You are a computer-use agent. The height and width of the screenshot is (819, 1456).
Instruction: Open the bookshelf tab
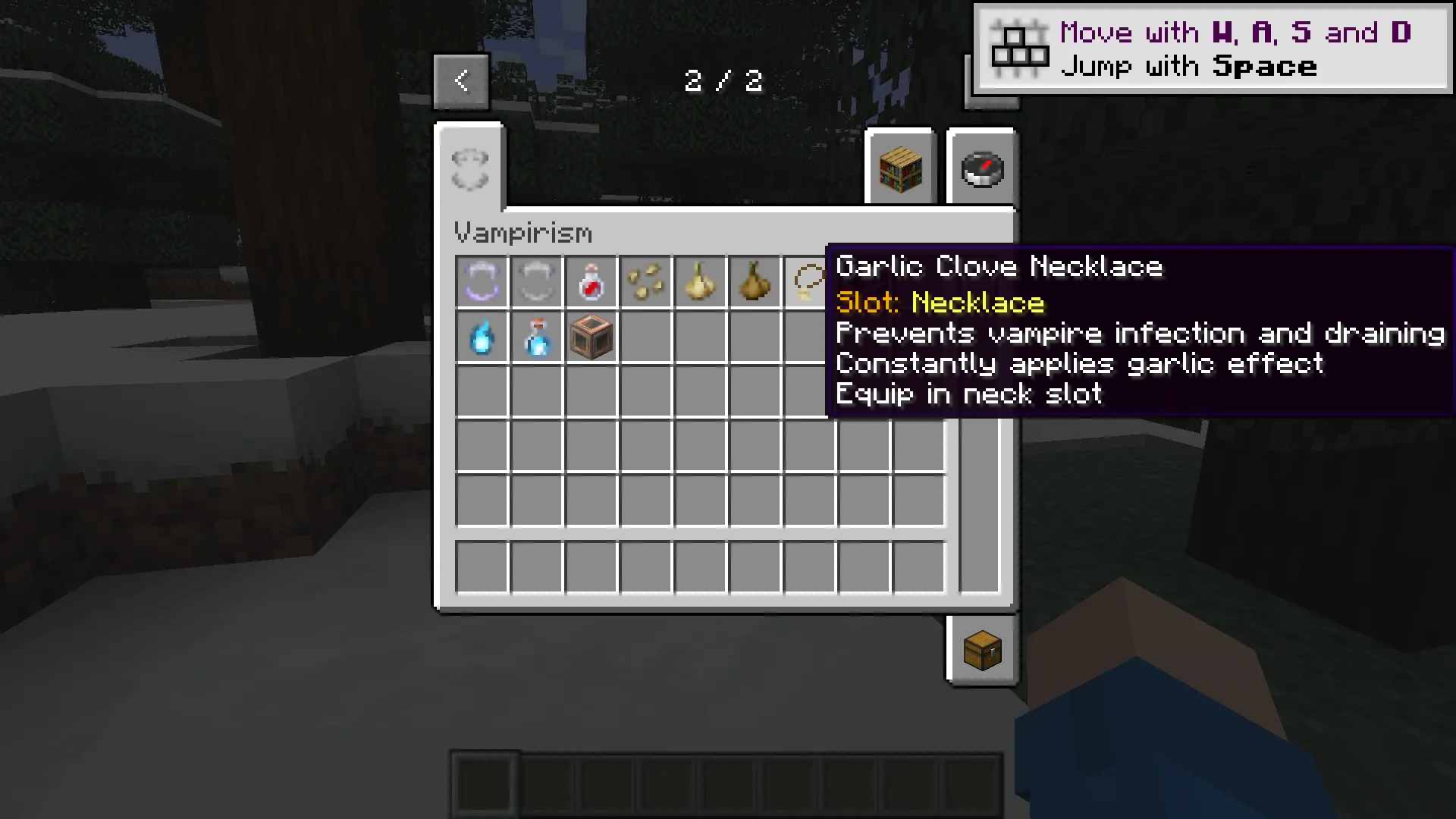[900, 168]
